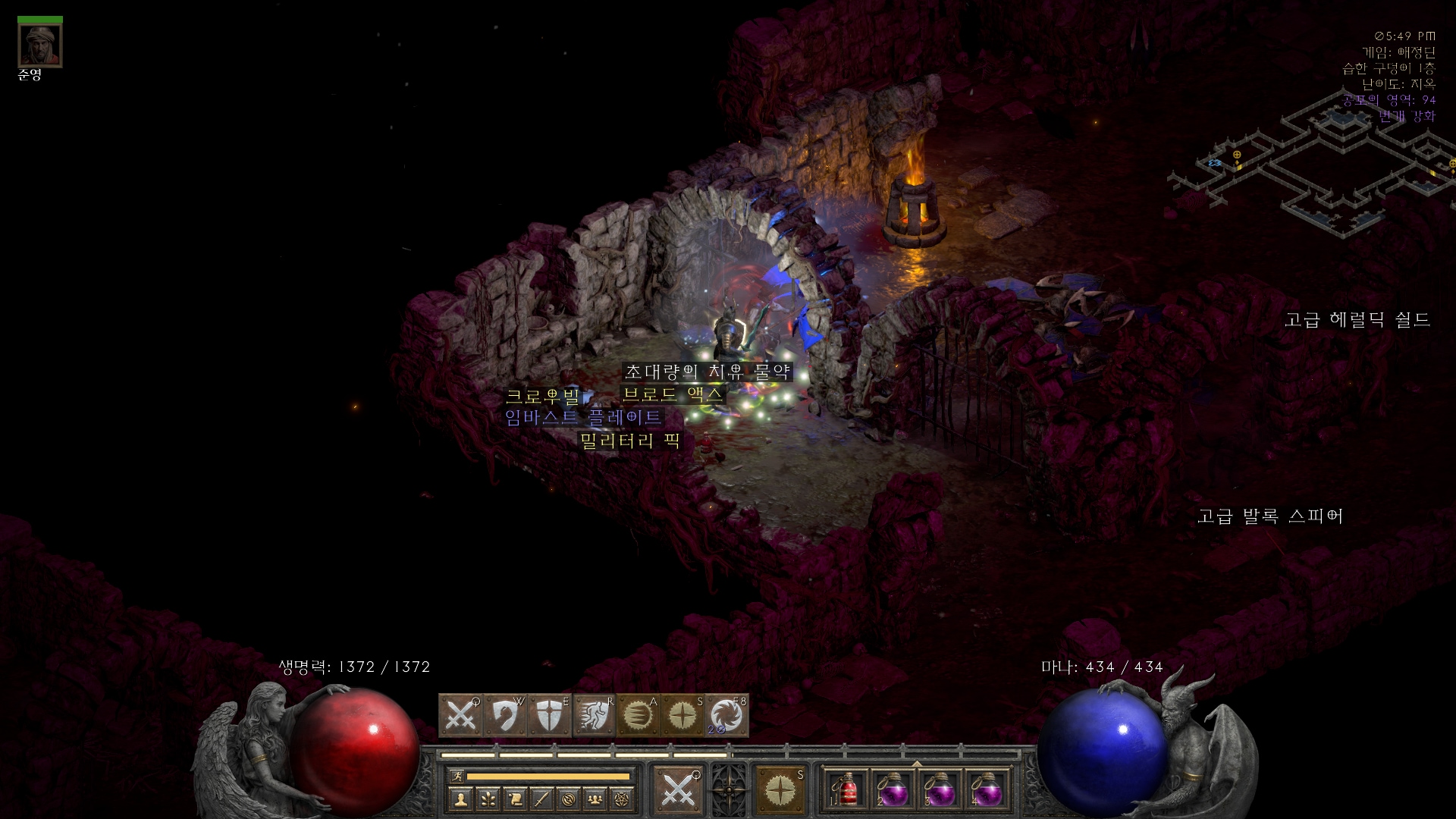Open the party screen button
Image resolution: width=1456 pixels, height=819 pixels.
(595, 799)
